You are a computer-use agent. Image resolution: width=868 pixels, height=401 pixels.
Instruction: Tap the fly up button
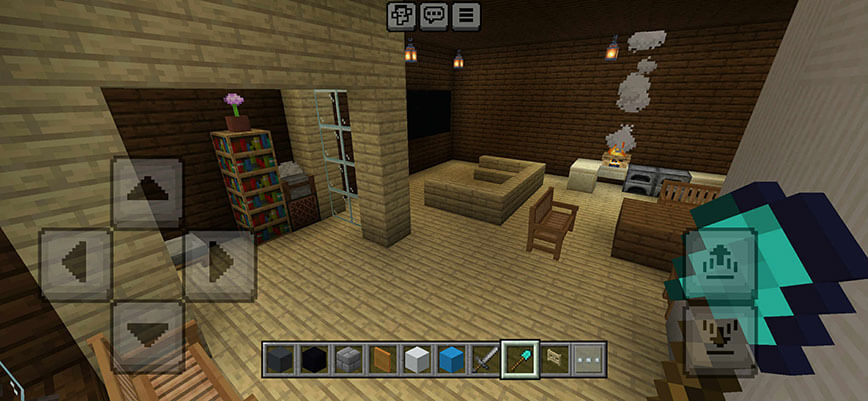(719, 264)
